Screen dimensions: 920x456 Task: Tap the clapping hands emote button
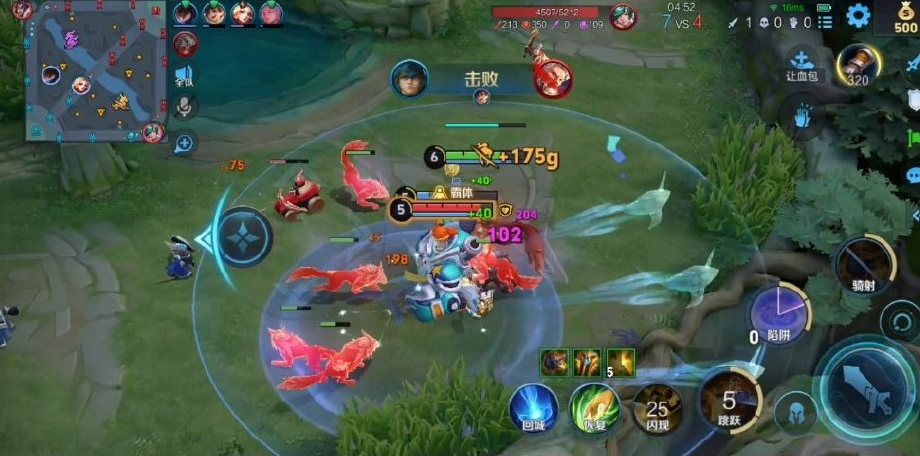tap(803, 117)
